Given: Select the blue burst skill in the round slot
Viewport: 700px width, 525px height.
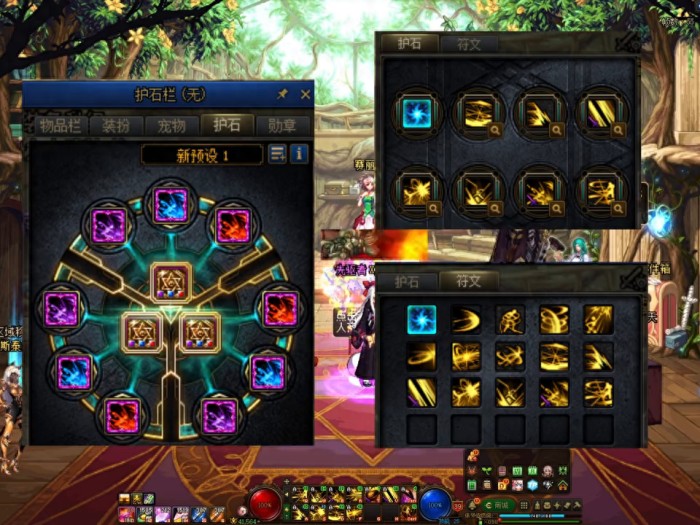Looking at the screenshot, I should (415, 114).
